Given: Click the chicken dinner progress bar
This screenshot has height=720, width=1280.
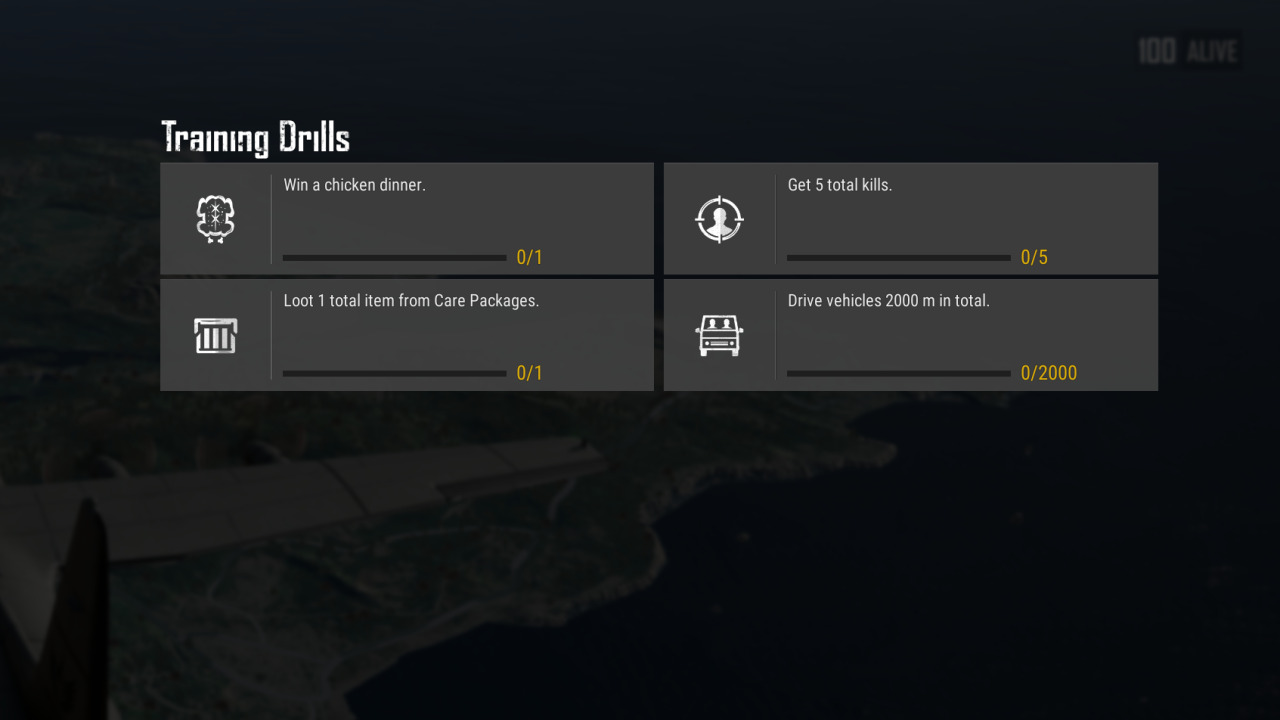Looking at the screenshot, I should 394,257.
